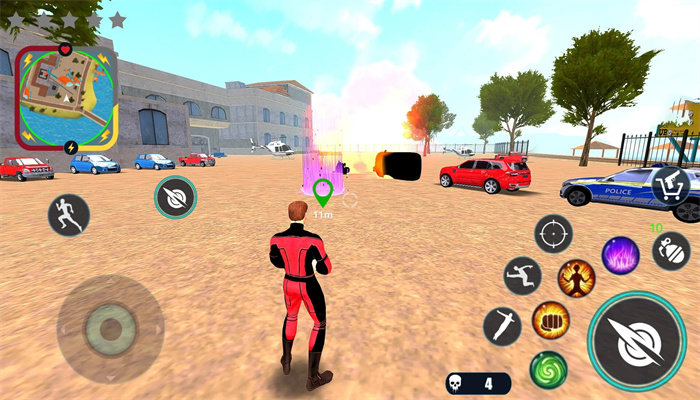Tap the sprint running-man button
The image size is (700, 400).
pyautogui.click(x=69, y=214)
